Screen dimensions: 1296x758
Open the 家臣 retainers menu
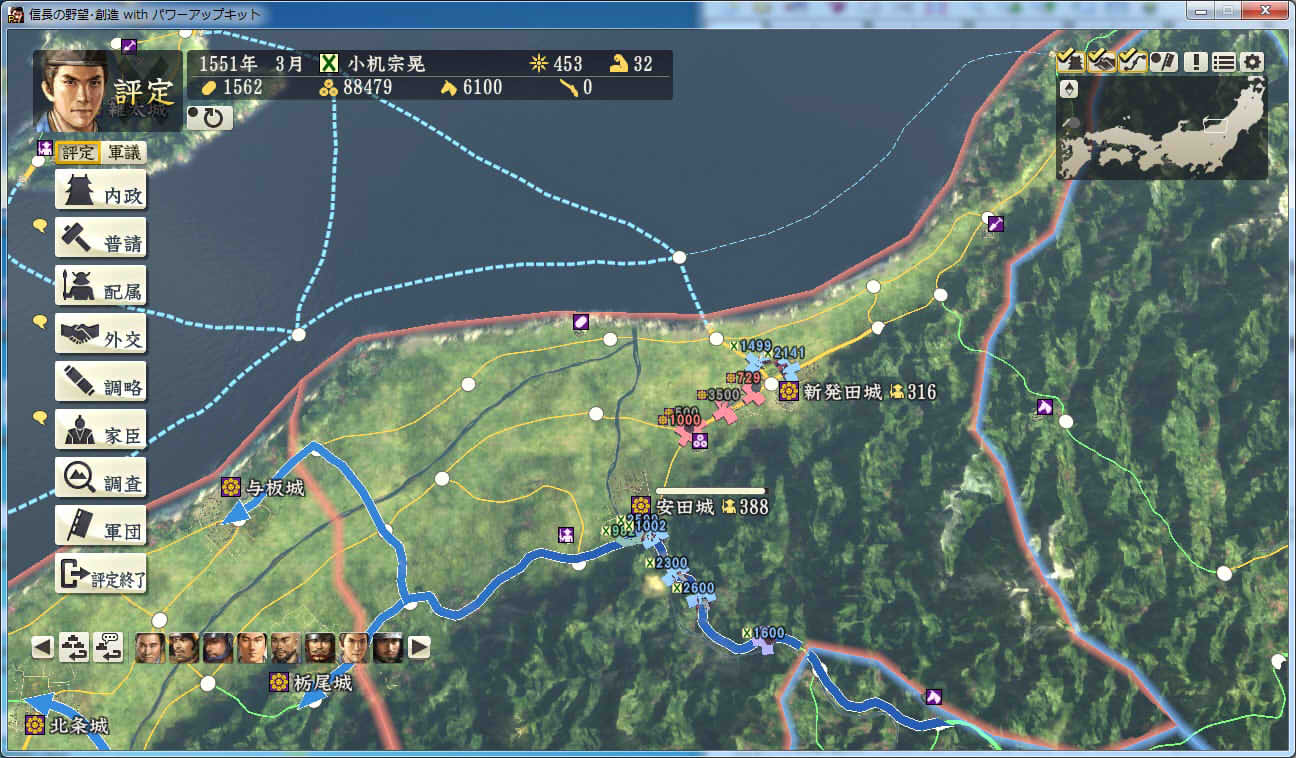point(101,433)
